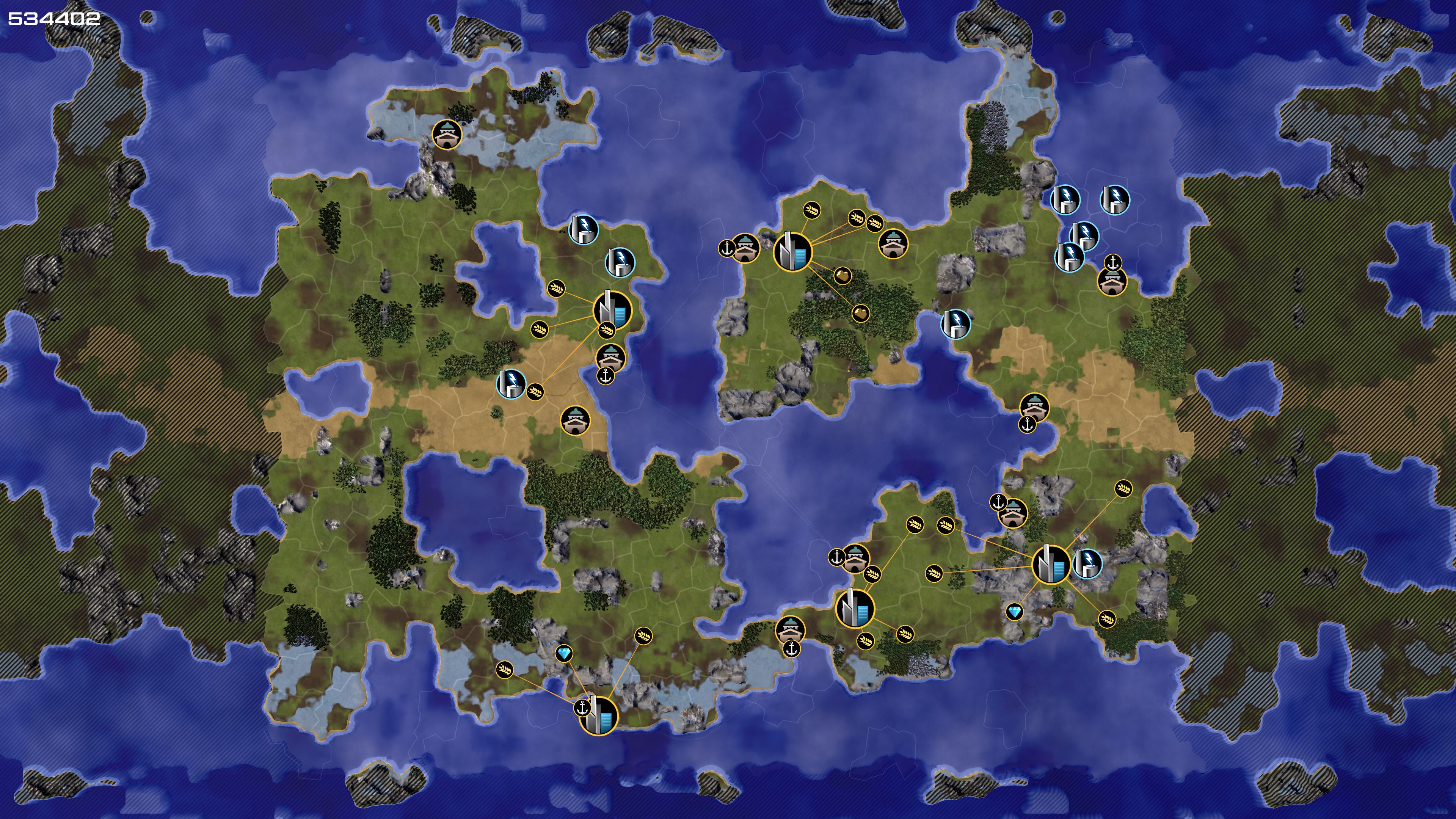Select the city marker touching a power plant
Screen dimensions: 1456x819
[x=1051, y=564]
